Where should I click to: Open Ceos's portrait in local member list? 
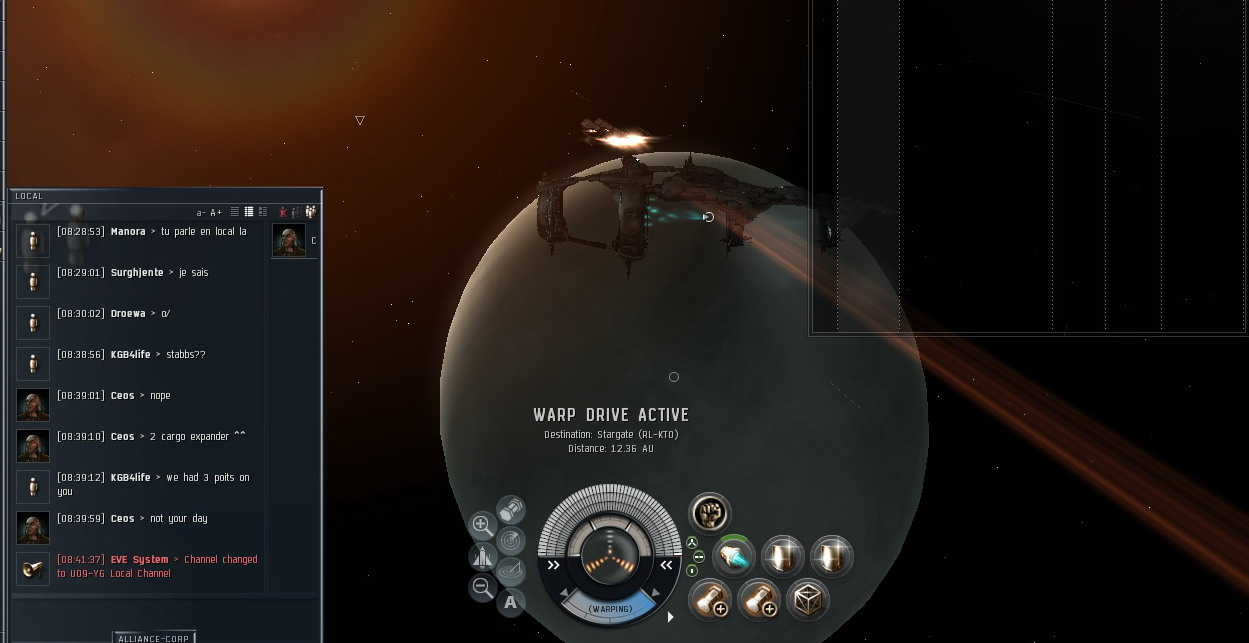tap(289, 240)
